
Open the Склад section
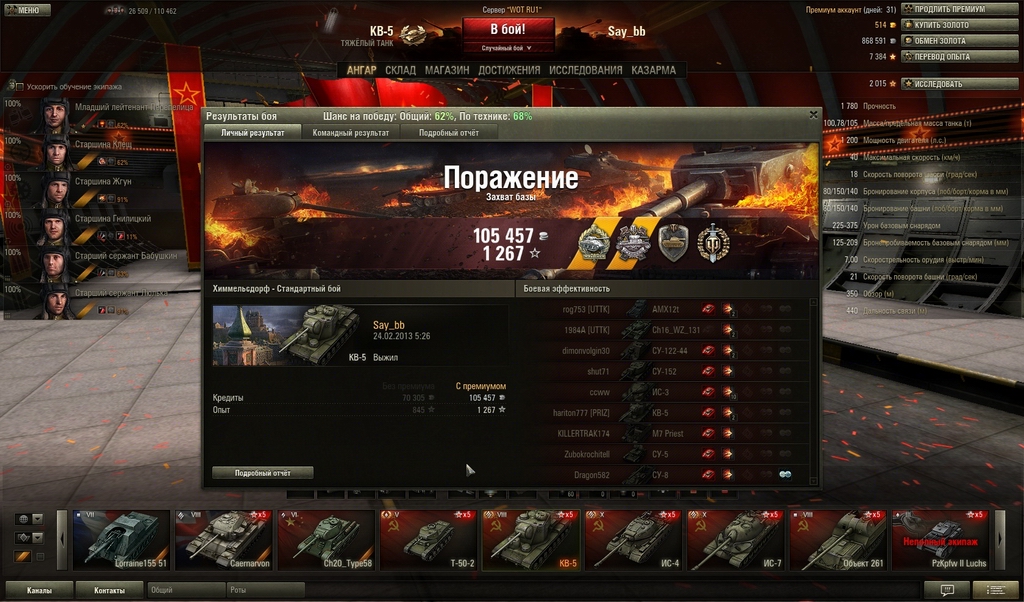[400, 70]
